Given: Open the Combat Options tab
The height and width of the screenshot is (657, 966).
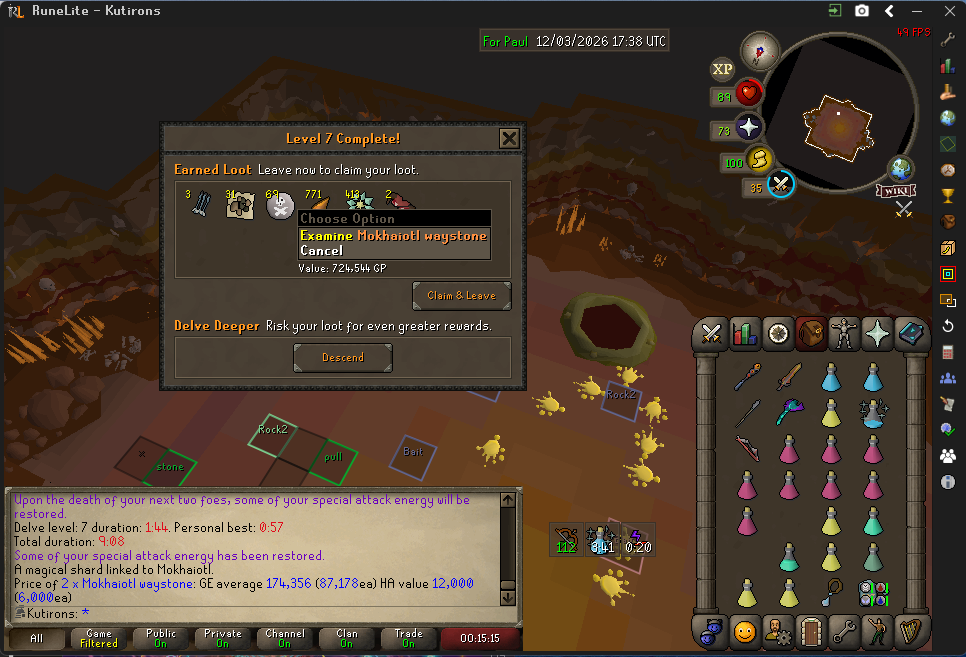Looking at the screenshot, I should coord(712,334).
